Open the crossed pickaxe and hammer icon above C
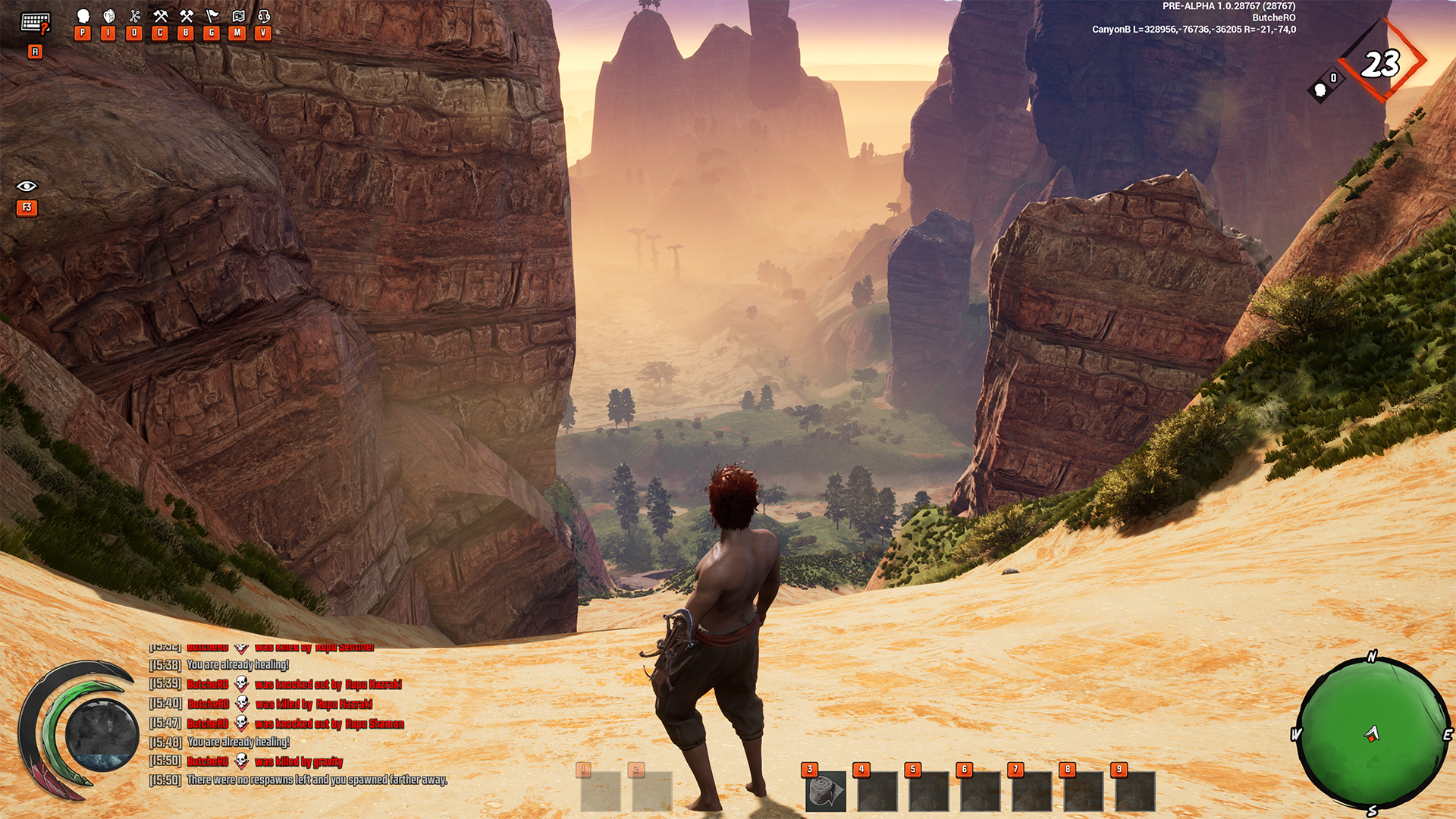The height and width of the screenshot is (819, 1456). tap(160, 16)
